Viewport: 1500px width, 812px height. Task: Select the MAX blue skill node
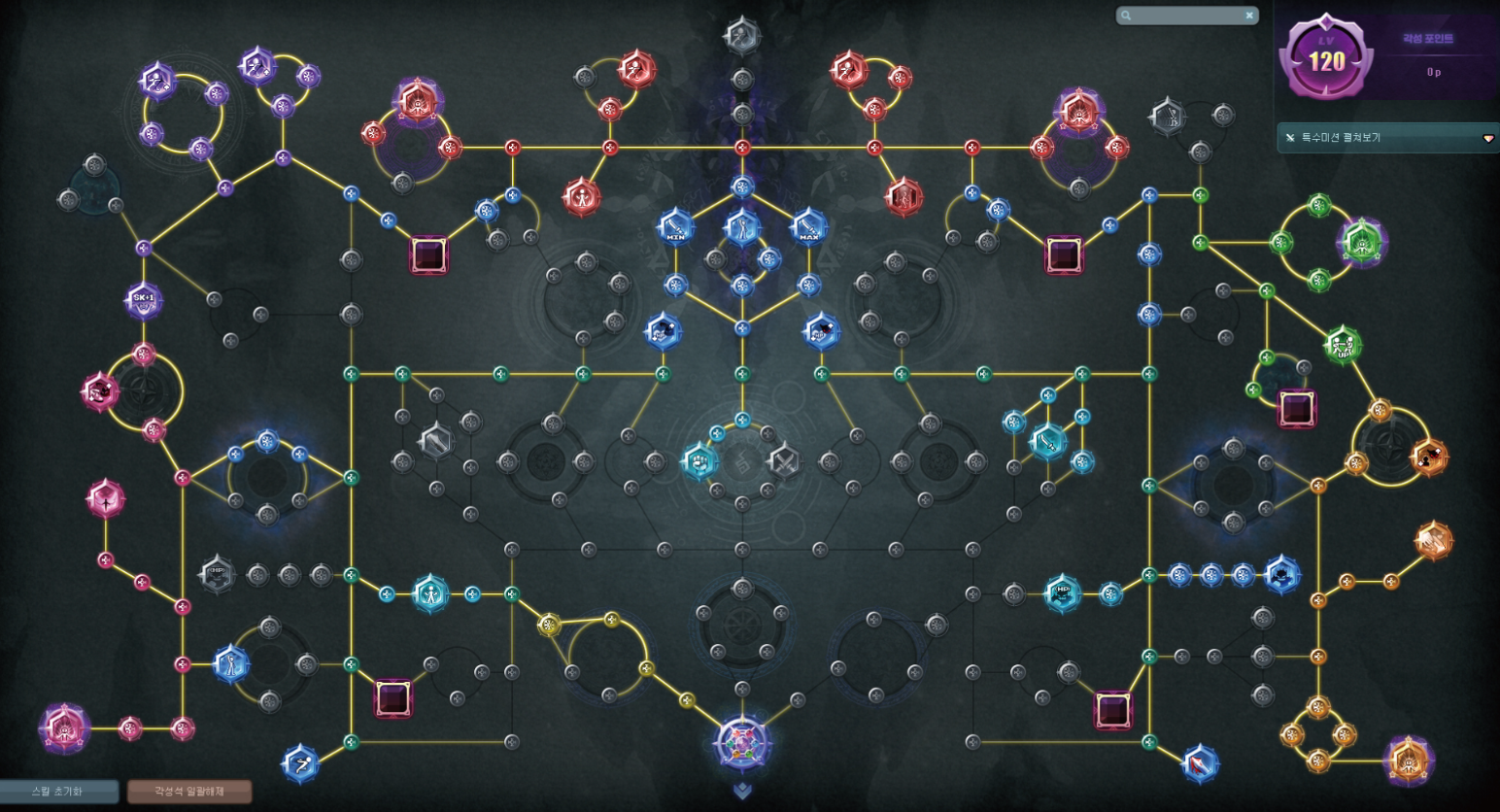808,227
